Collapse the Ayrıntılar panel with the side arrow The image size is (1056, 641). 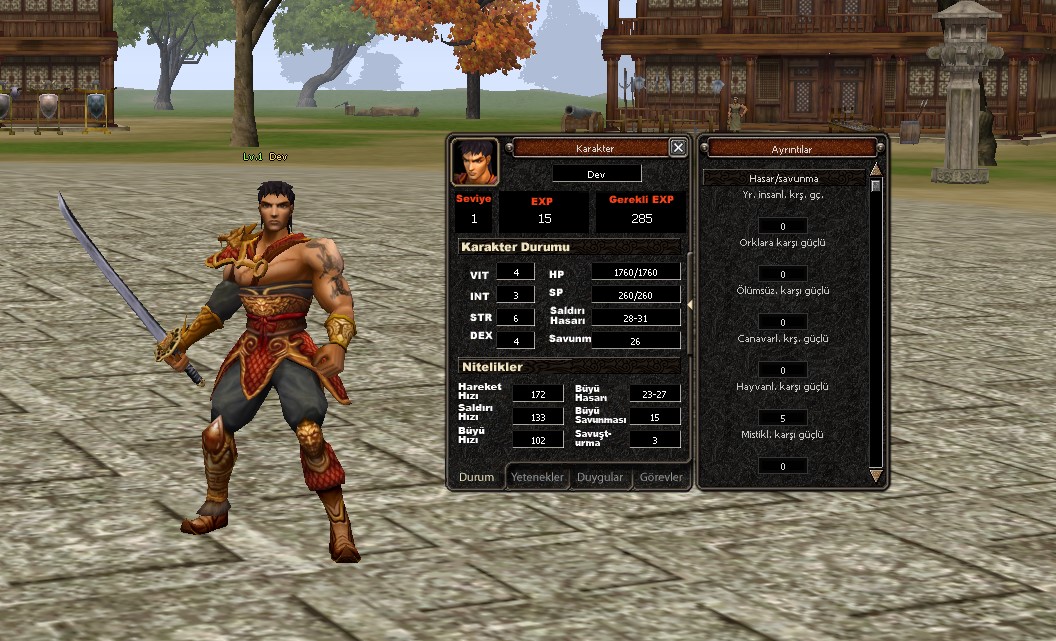pyautogui.click(x=690, y=304)
